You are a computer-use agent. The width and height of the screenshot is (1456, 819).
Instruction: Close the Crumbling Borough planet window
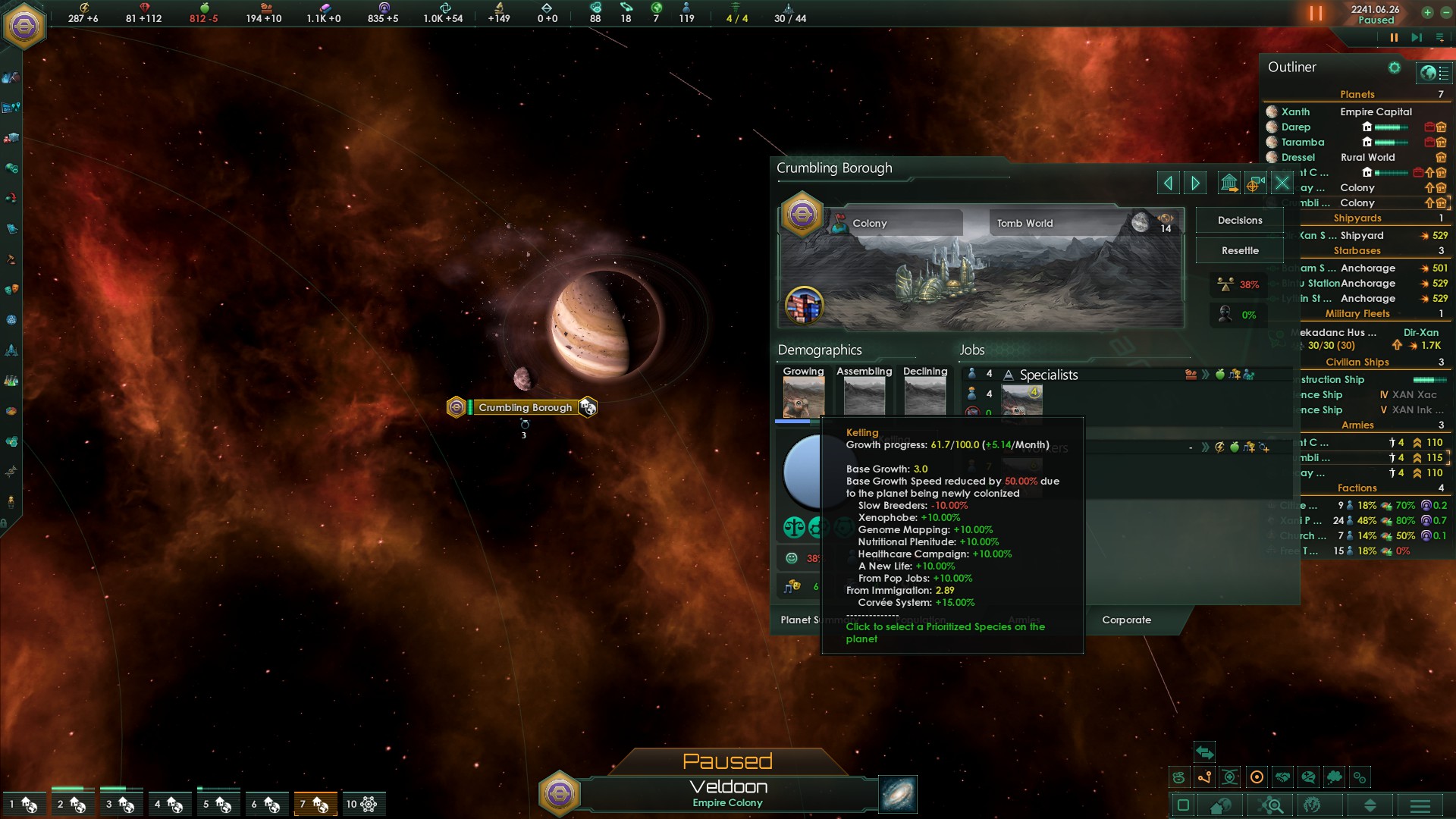click(1282, 183)
